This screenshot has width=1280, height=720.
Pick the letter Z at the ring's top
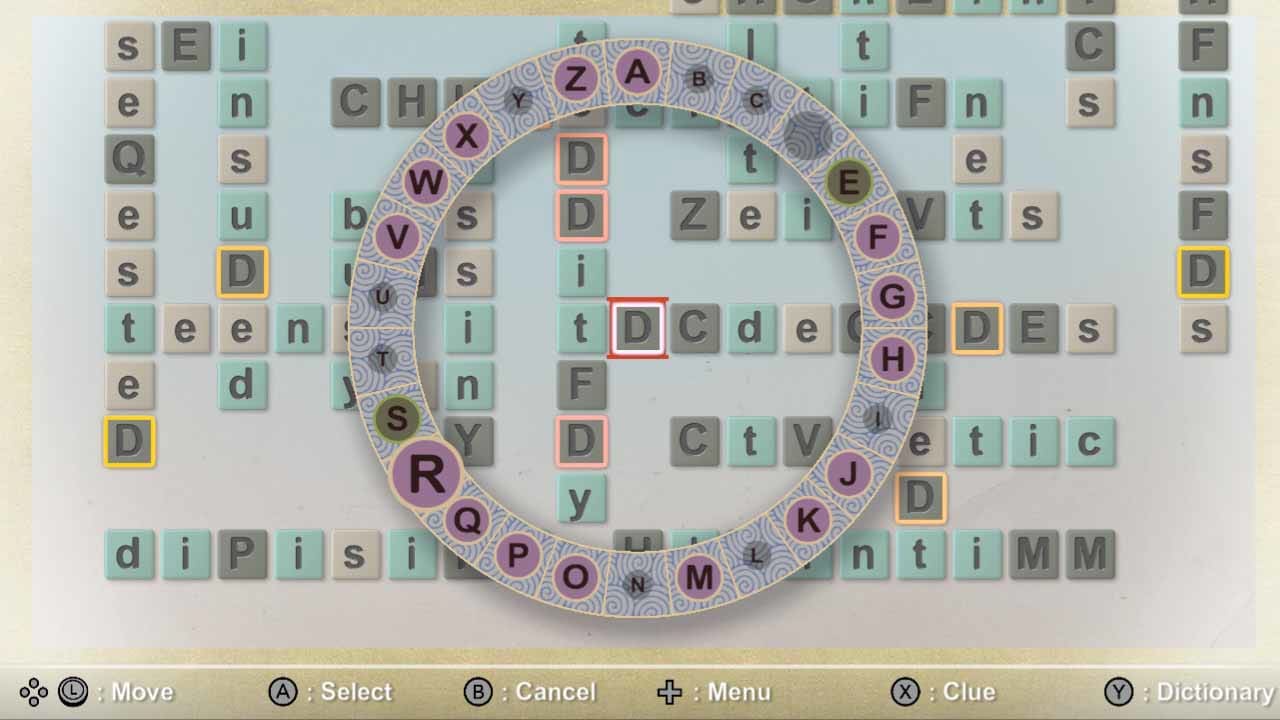tap(576, 80)
